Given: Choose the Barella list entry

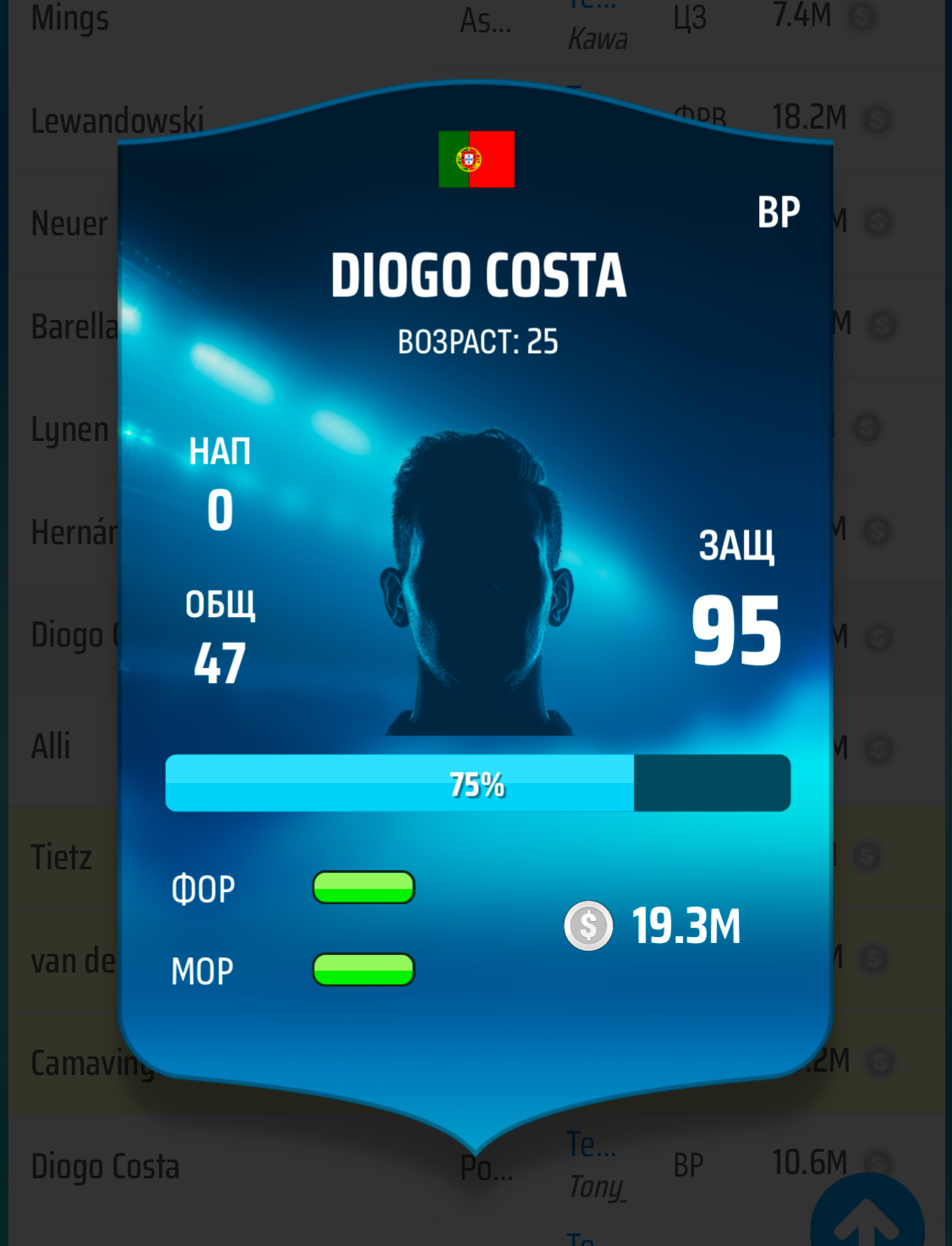Looking at the screenshot, I should pos(73,327).
